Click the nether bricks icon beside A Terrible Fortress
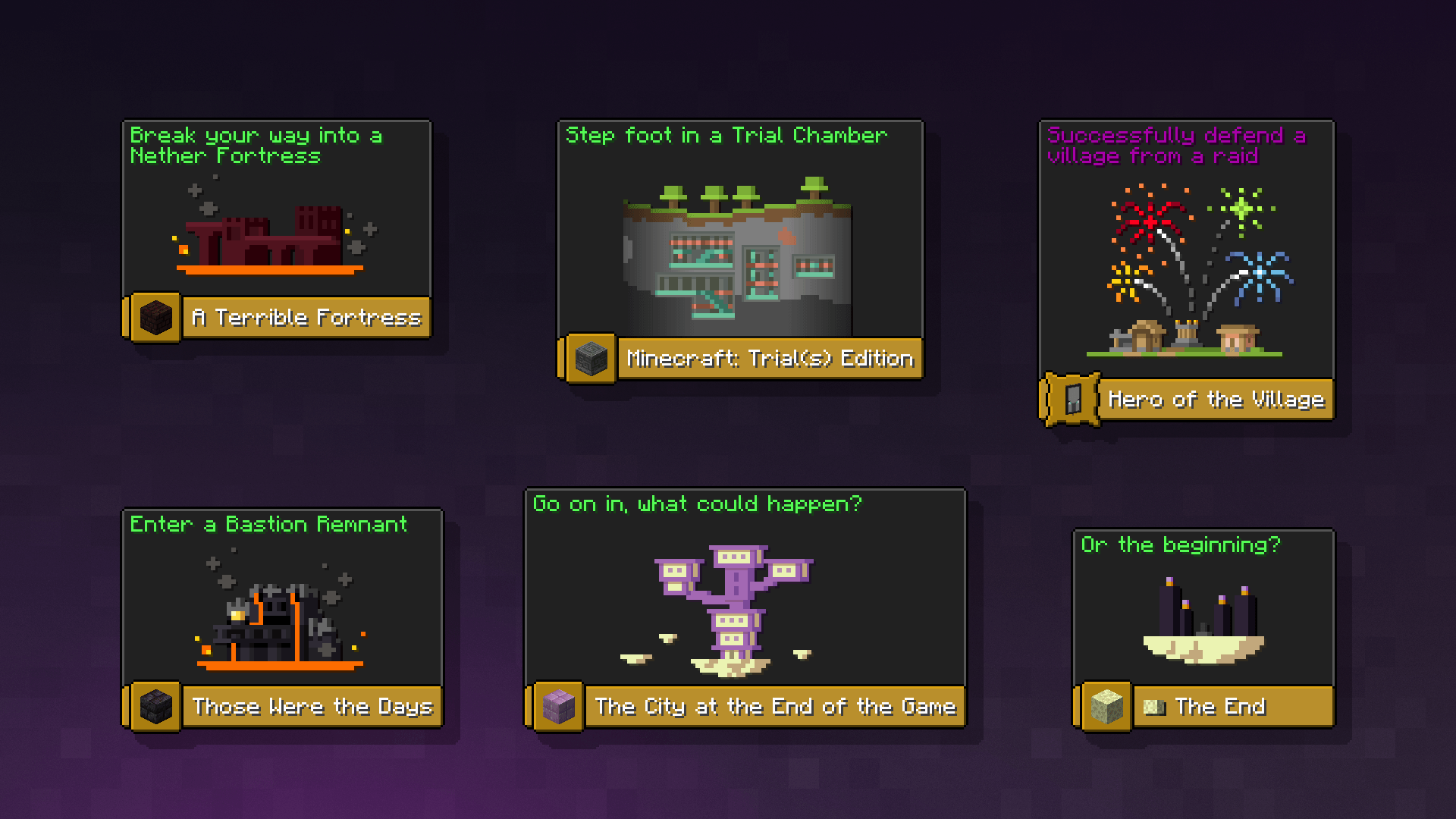1456x819 pixels. 154,318
